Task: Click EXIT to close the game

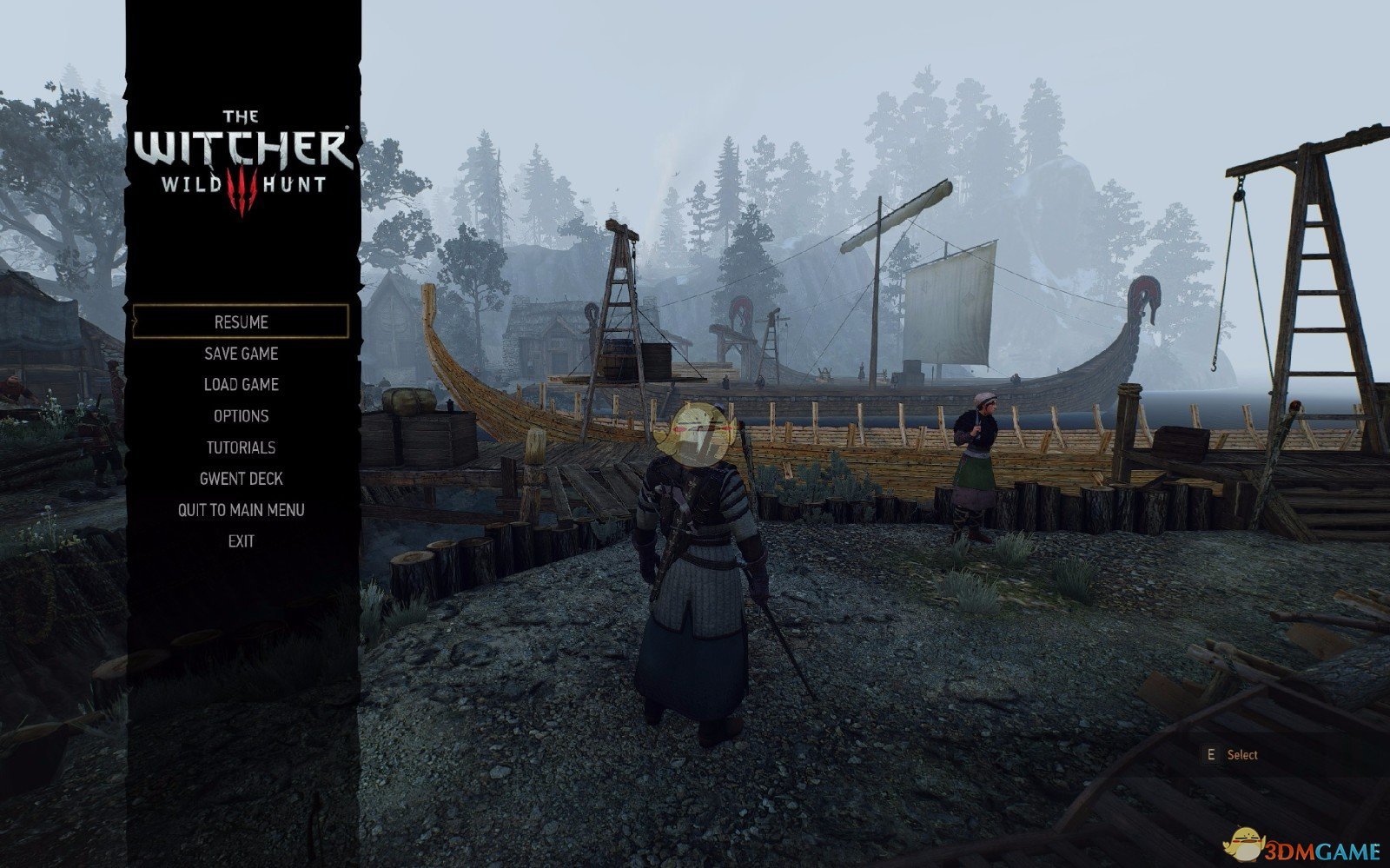Action: pos(242,540)
